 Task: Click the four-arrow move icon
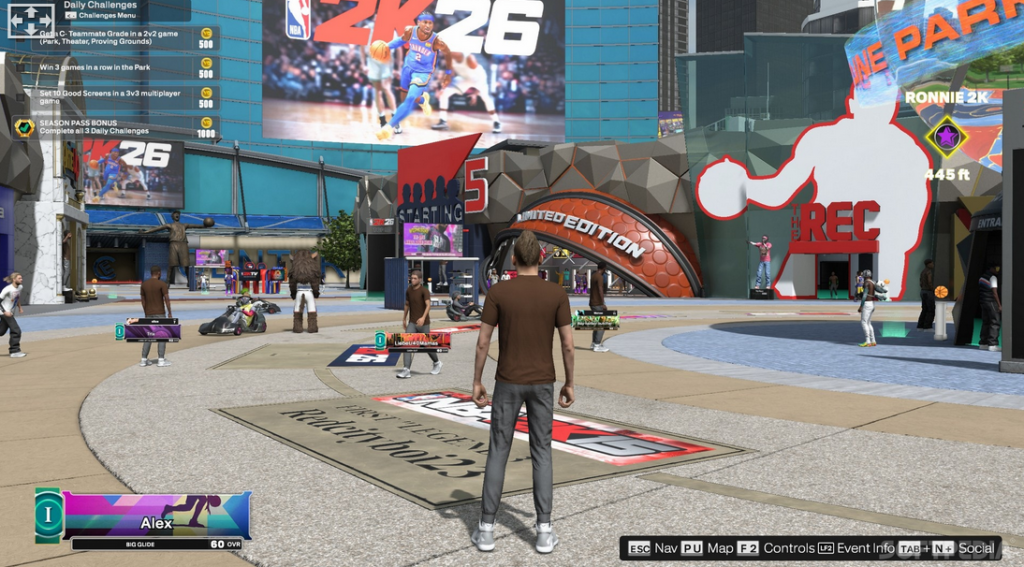pos(30,20)
